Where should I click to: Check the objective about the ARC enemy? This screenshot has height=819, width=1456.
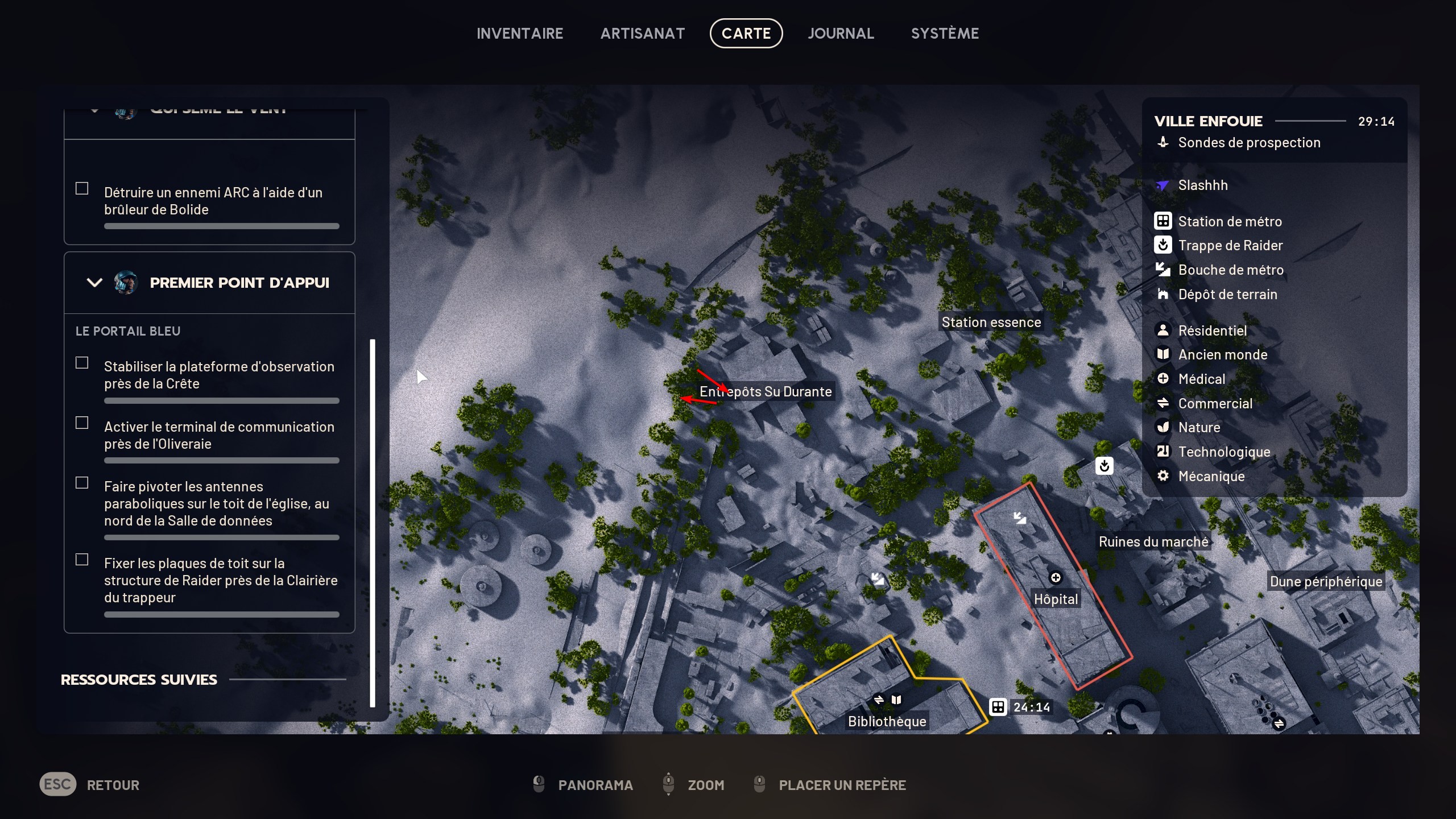coord(82,188)
